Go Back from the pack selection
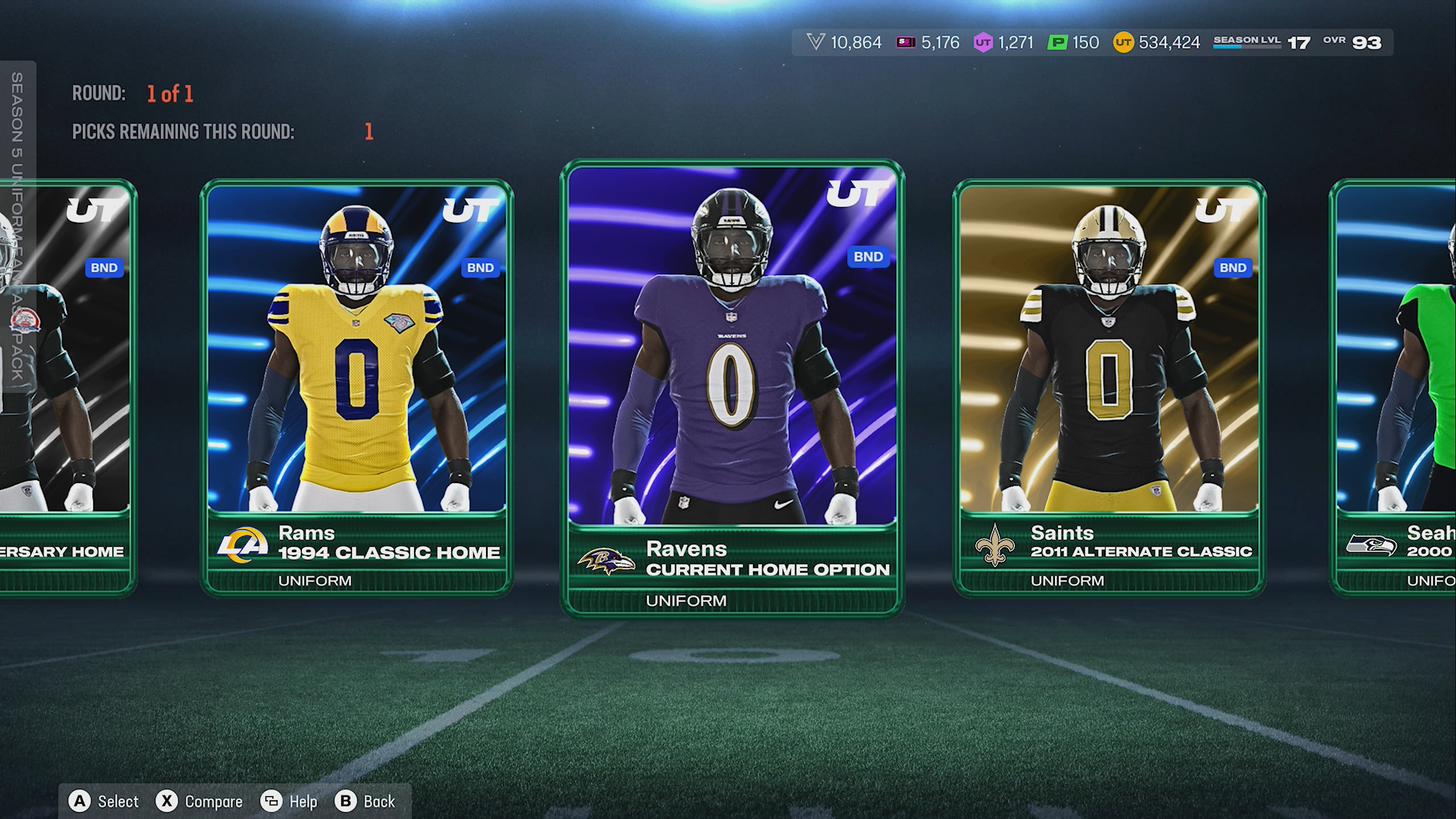 366,802
